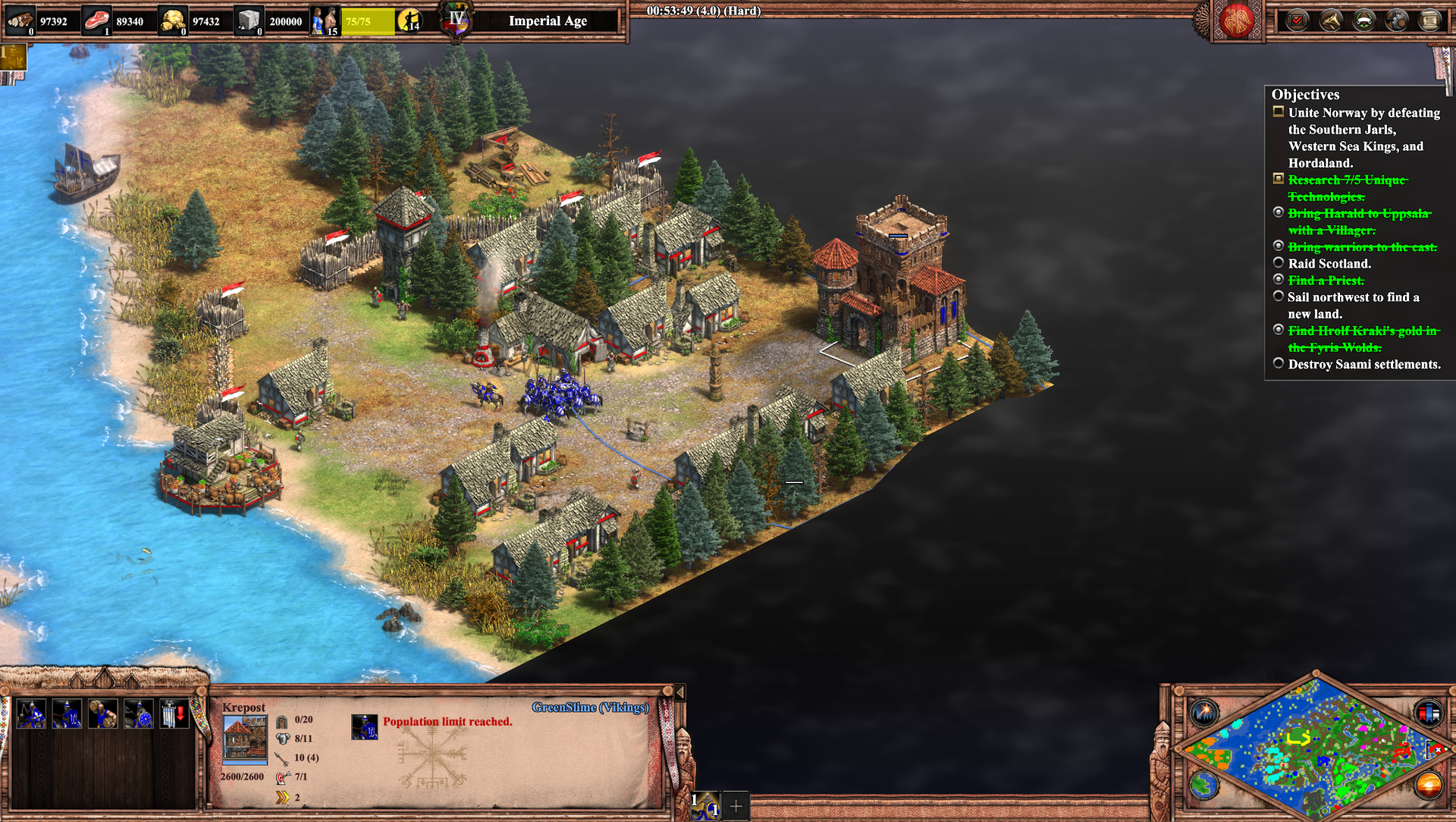
Task: Open the diplomacy laurel wreath button
Action: (1364, 20)
